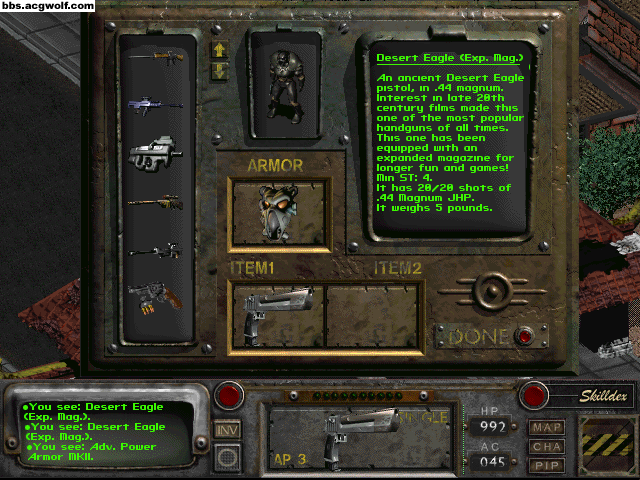Open the world MAP
Viewport: 640px width, 480px height.
click(547, 428)
